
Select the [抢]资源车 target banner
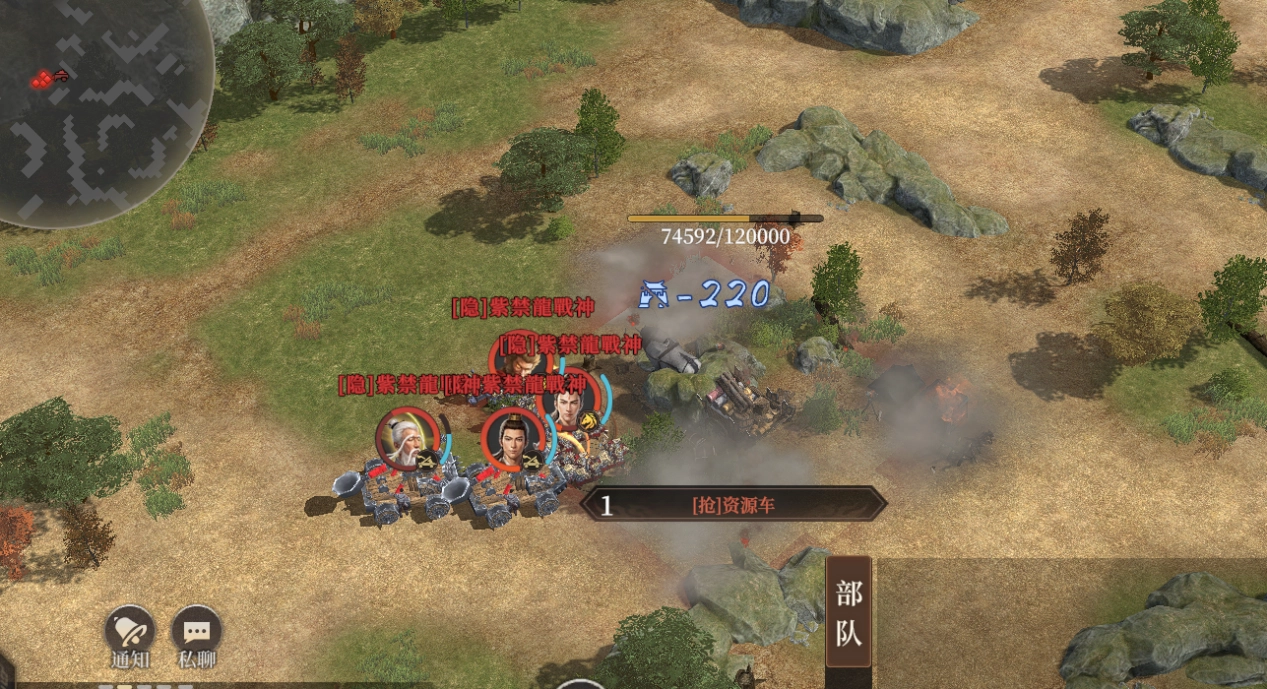733,505
